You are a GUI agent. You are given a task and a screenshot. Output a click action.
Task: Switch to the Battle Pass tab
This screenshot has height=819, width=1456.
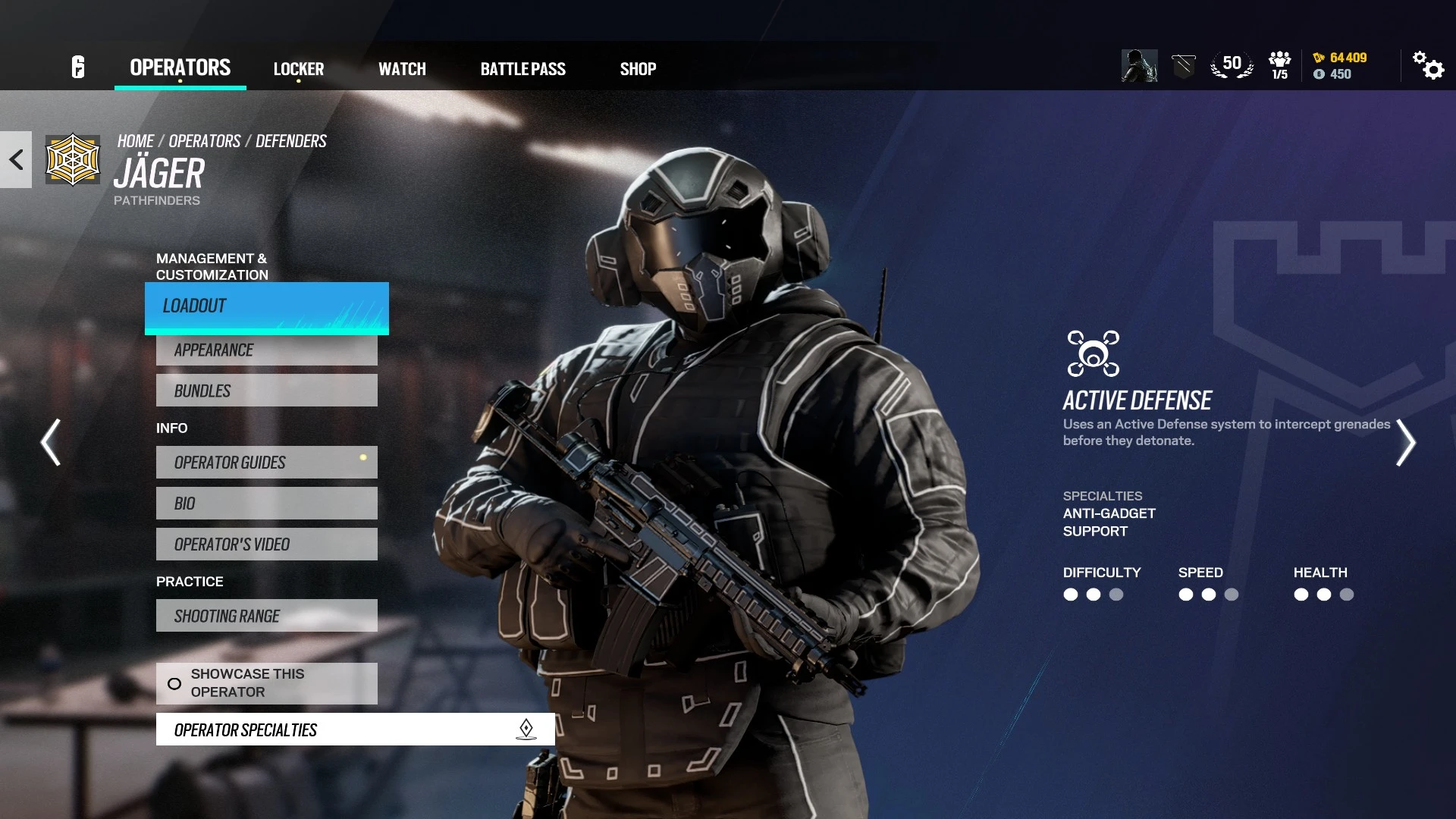click(x=522, y=68)
